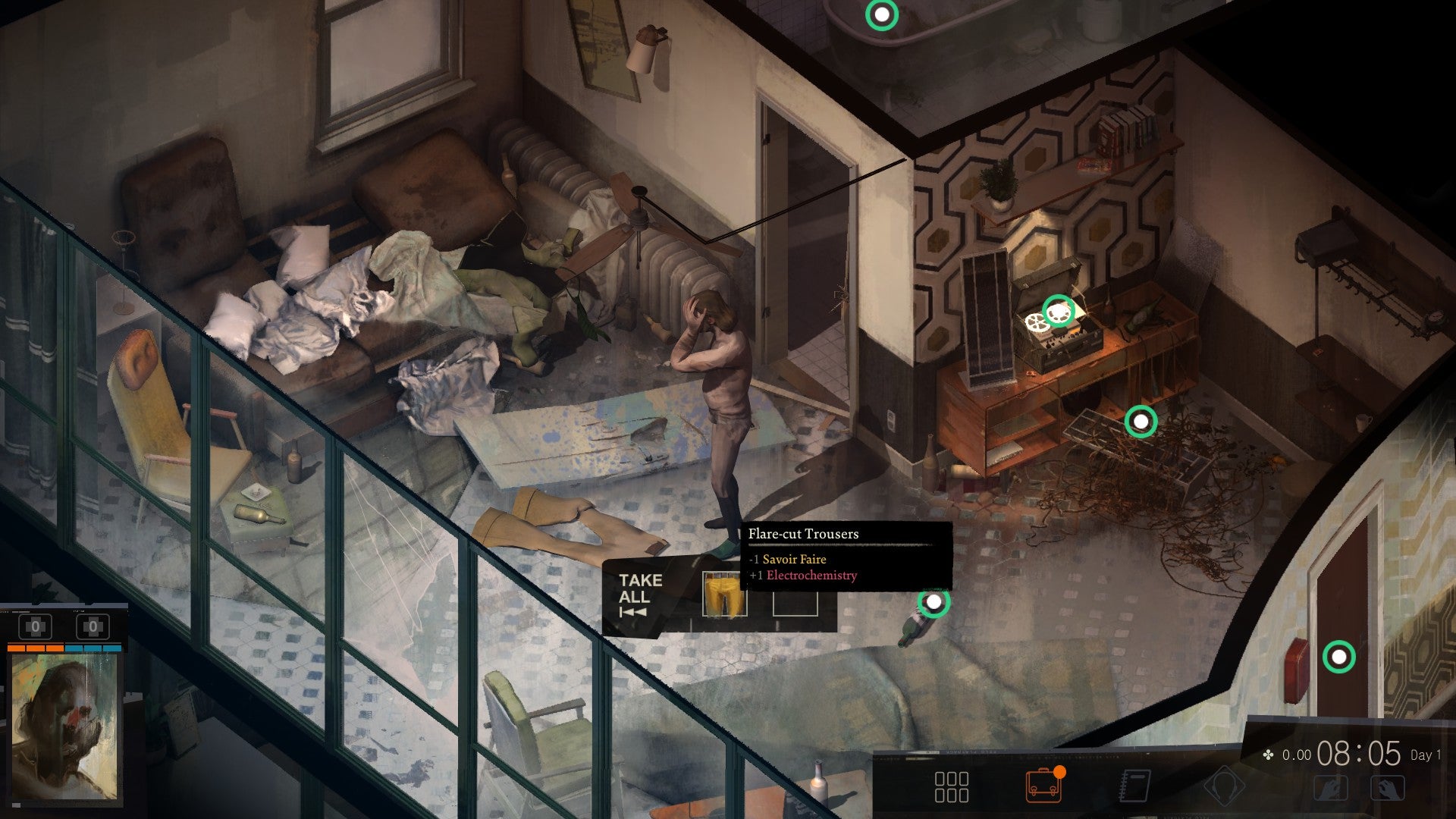Screen dimensions: 1456x819
Task: Add a health point with the left plus button
Action: pyautogui.click(x=35, y=626)
